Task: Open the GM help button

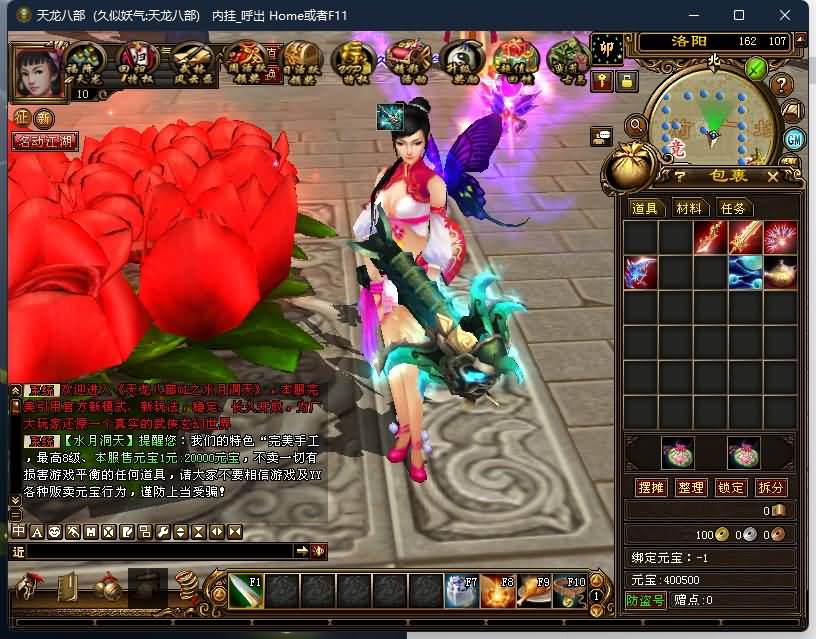Action: (x=795, y=139)
